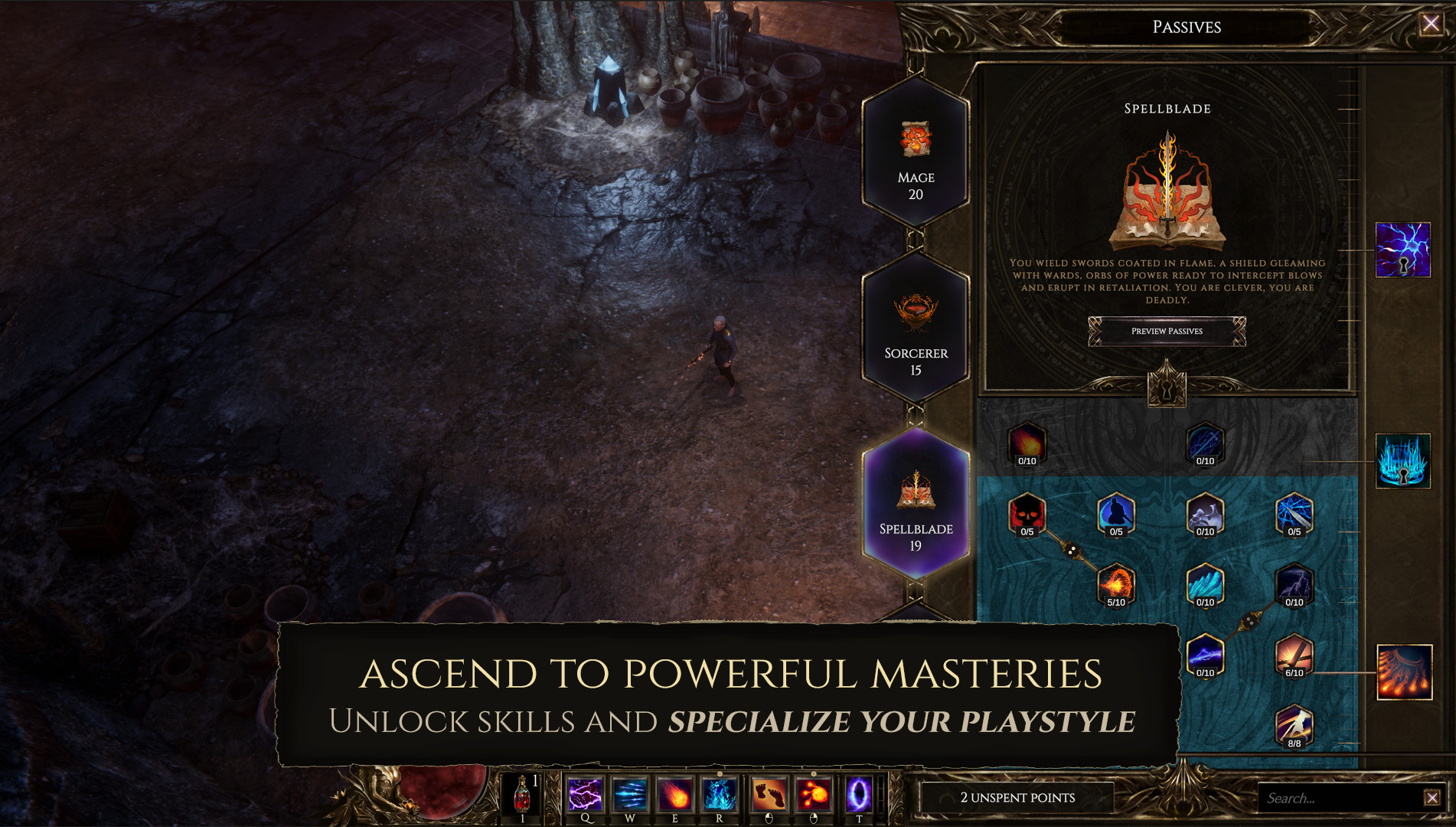The height and width of the screenshot is (827, 1456).
Task: Type in the passive Search field
Action: [1340, 798]
